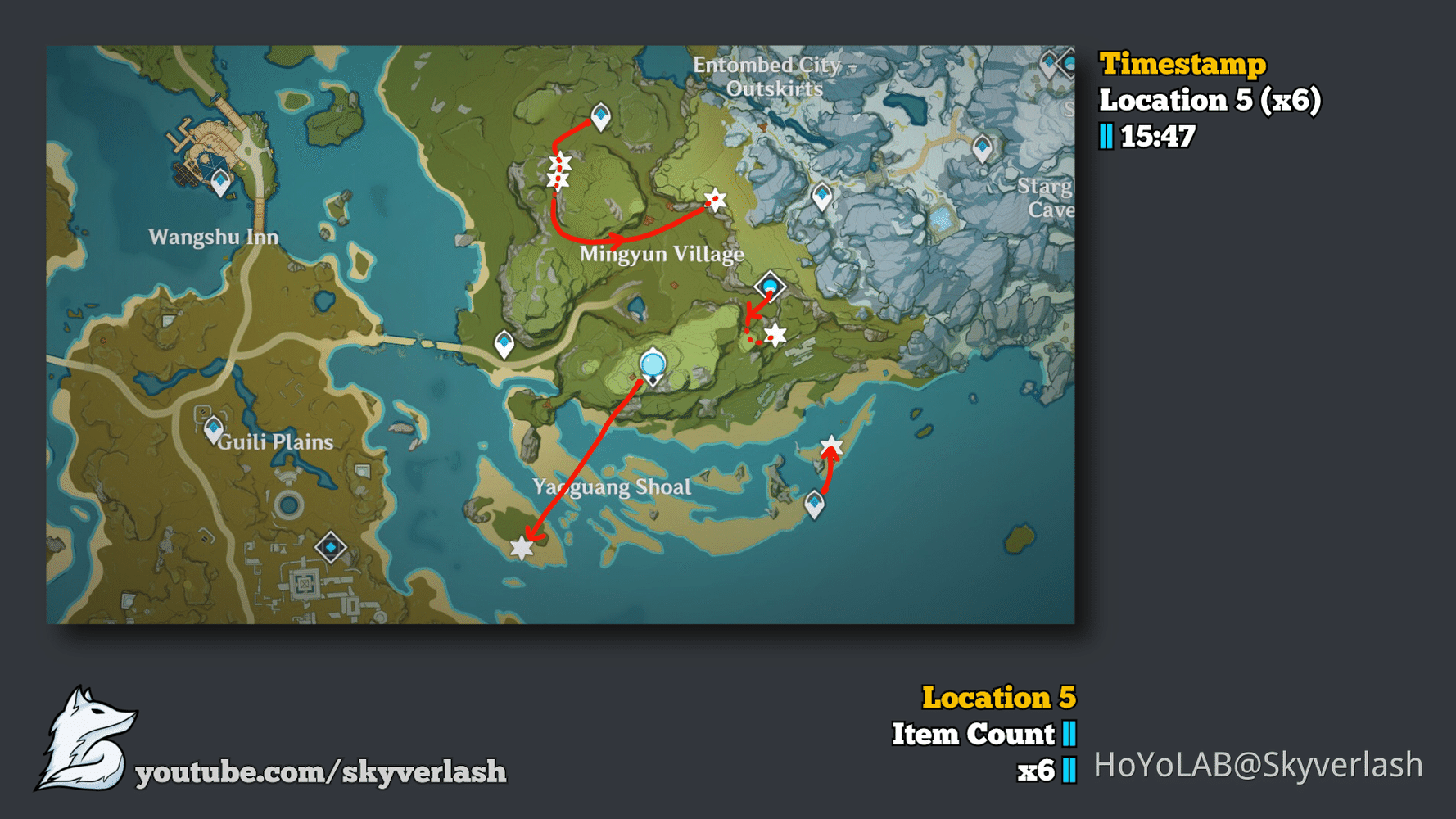1456x819 pixels.
Task: Click the teleport waypoint in Guili Plains
Action: tap(215, 428)
